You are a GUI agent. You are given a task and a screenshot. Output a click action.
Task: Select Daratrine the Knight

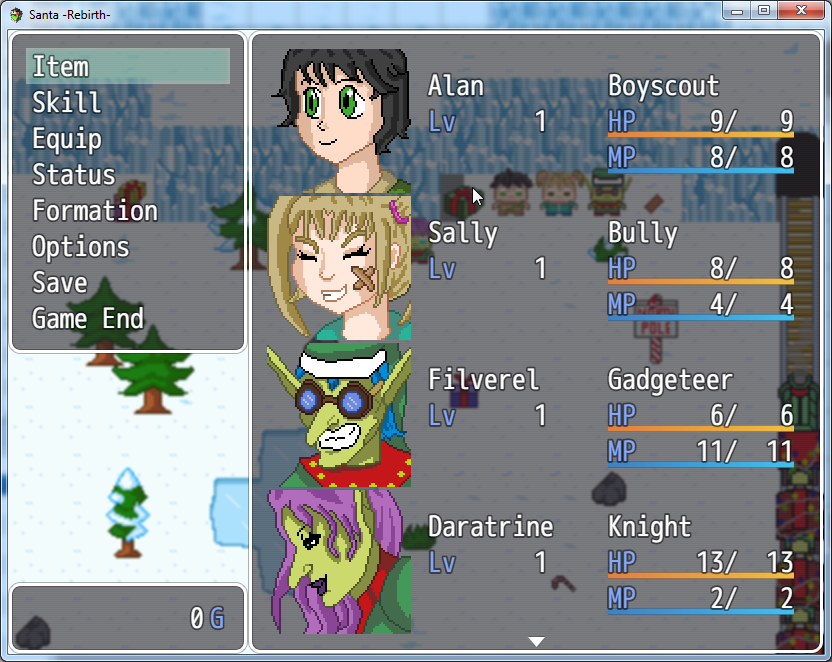point(536,561)
